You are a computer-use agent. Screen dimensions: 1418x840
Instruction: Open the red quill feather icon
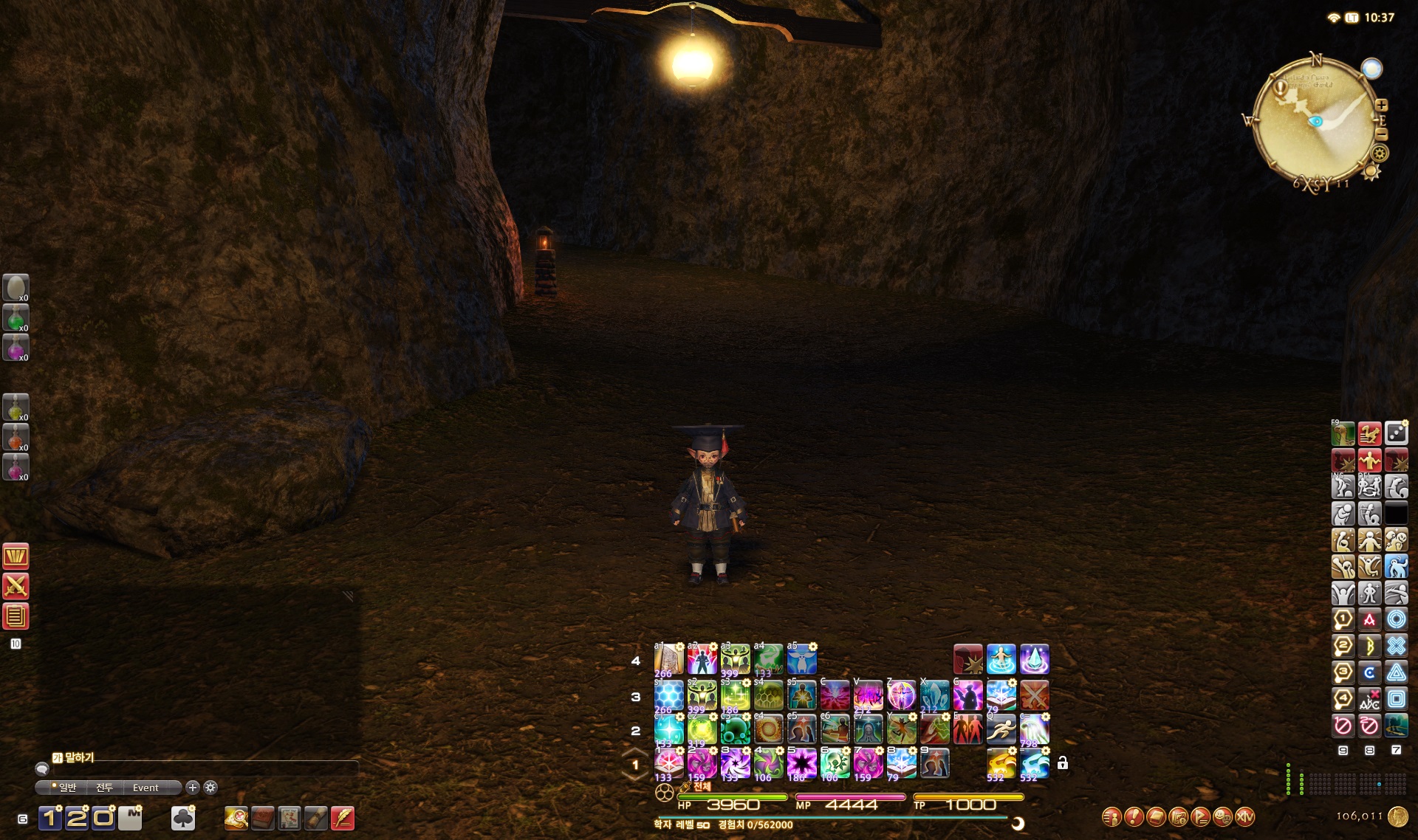click(x=343, y=818)
